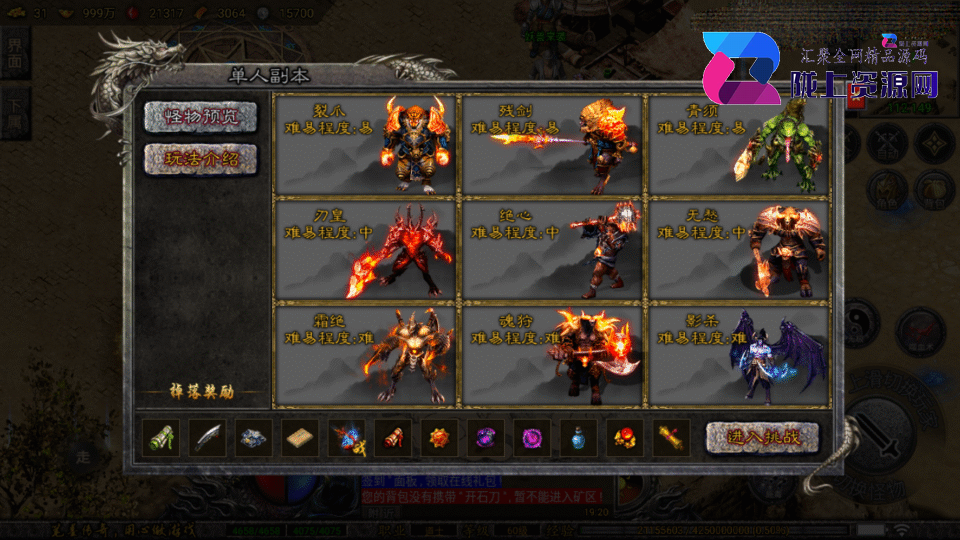Viewport: 960px width, 540px height.
Task: View the grey ore reward item
Action: [254, 438]
